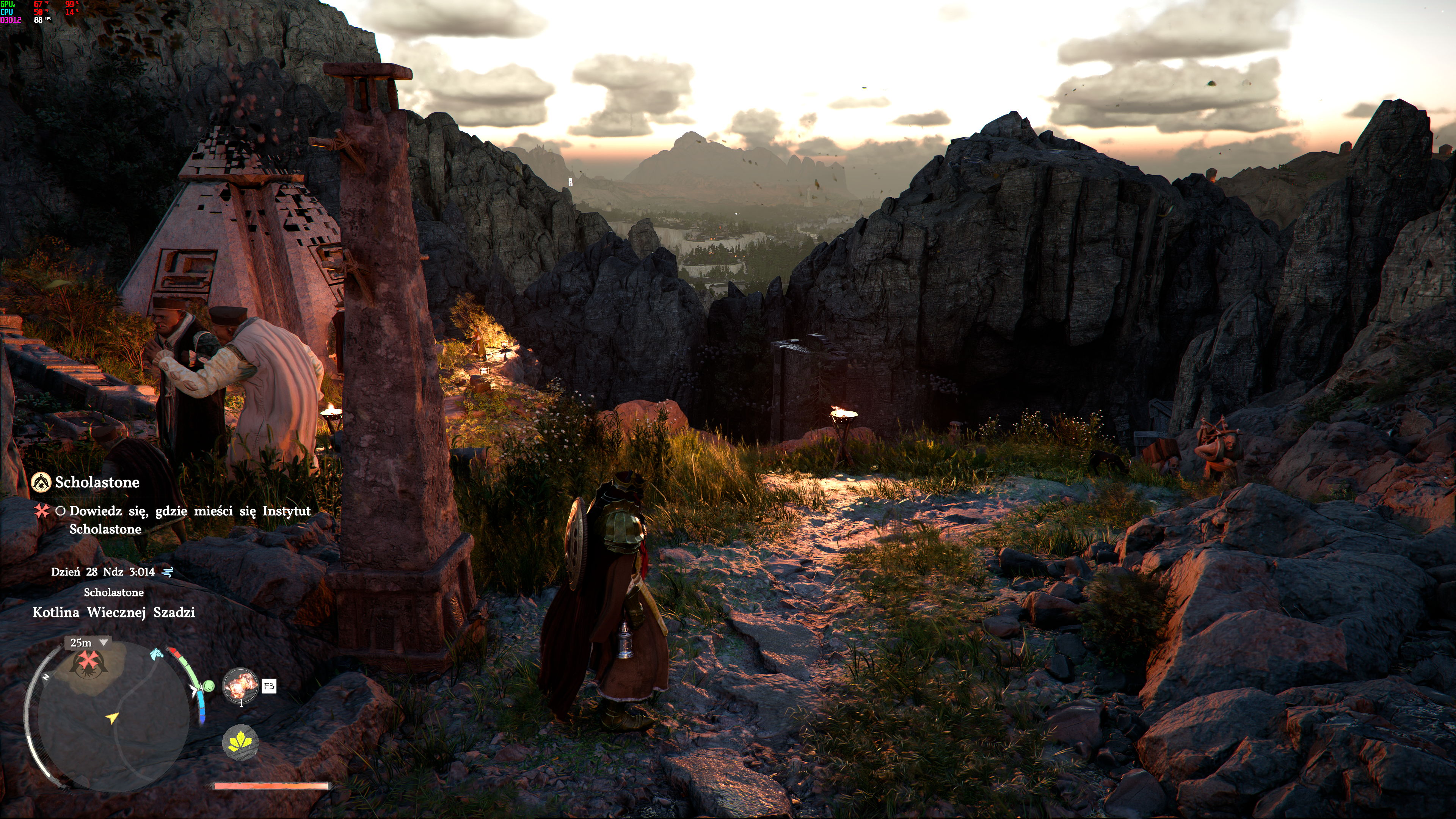Click the wind weather icon
Screen dimensions: 1456x819
[168, 572]
